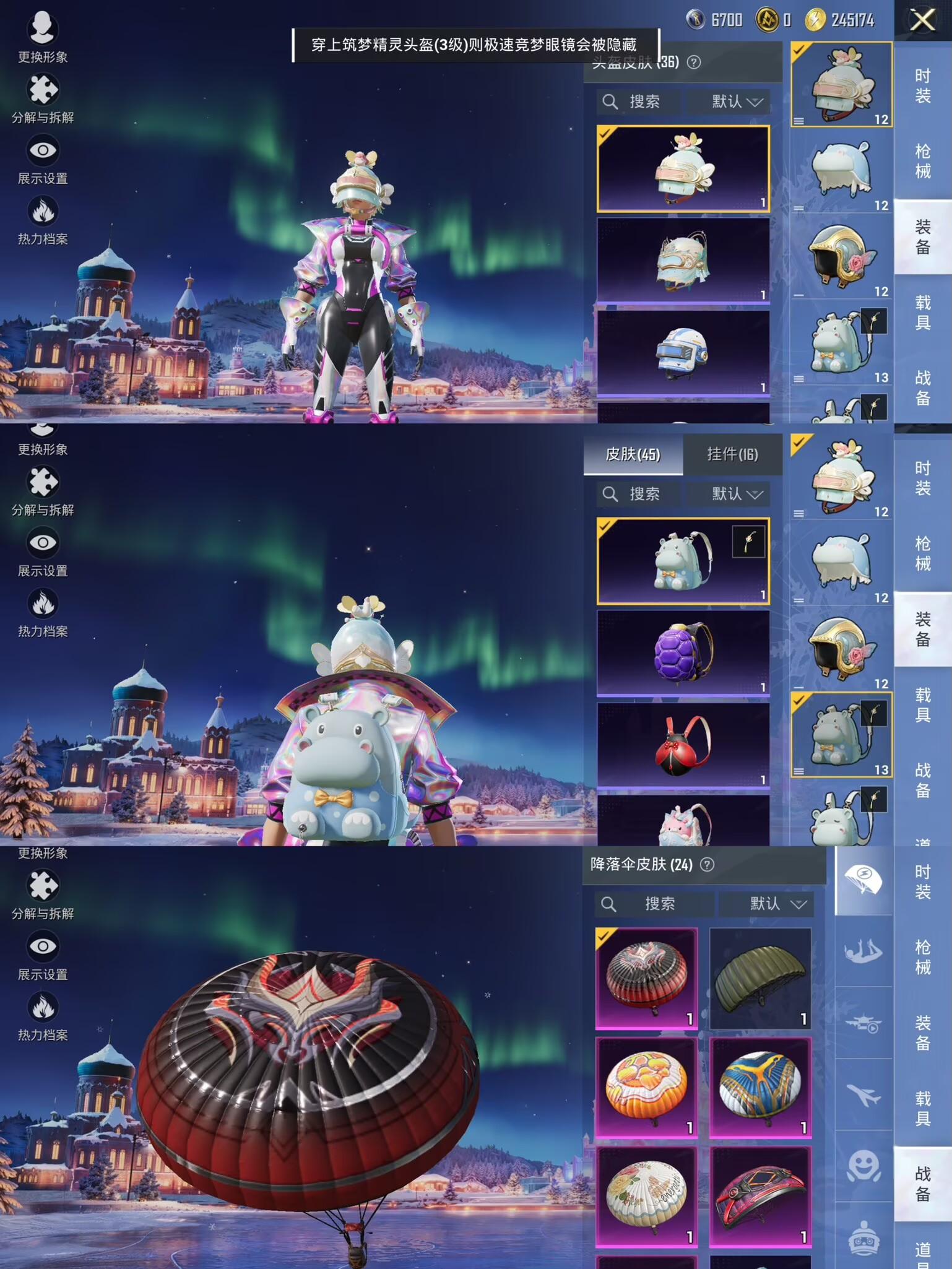Image resolution: width=952 pixels, height=1269 pixels.
Task: Close the inventory screen with the X
Action: (922, 20)
